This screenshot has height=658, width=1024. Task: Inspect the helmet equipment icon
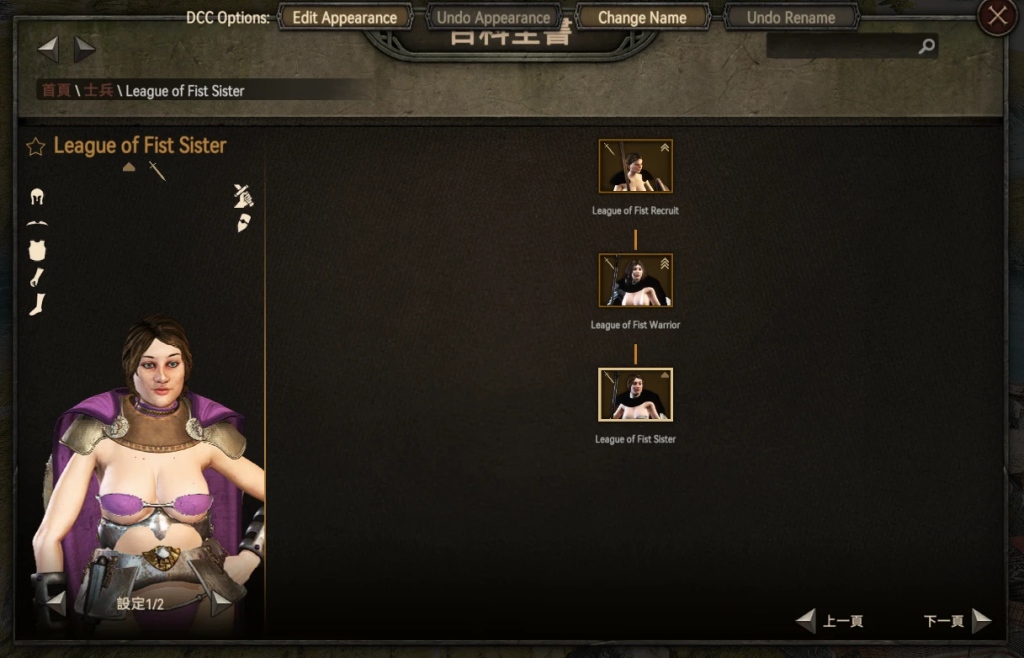[38, 197]
